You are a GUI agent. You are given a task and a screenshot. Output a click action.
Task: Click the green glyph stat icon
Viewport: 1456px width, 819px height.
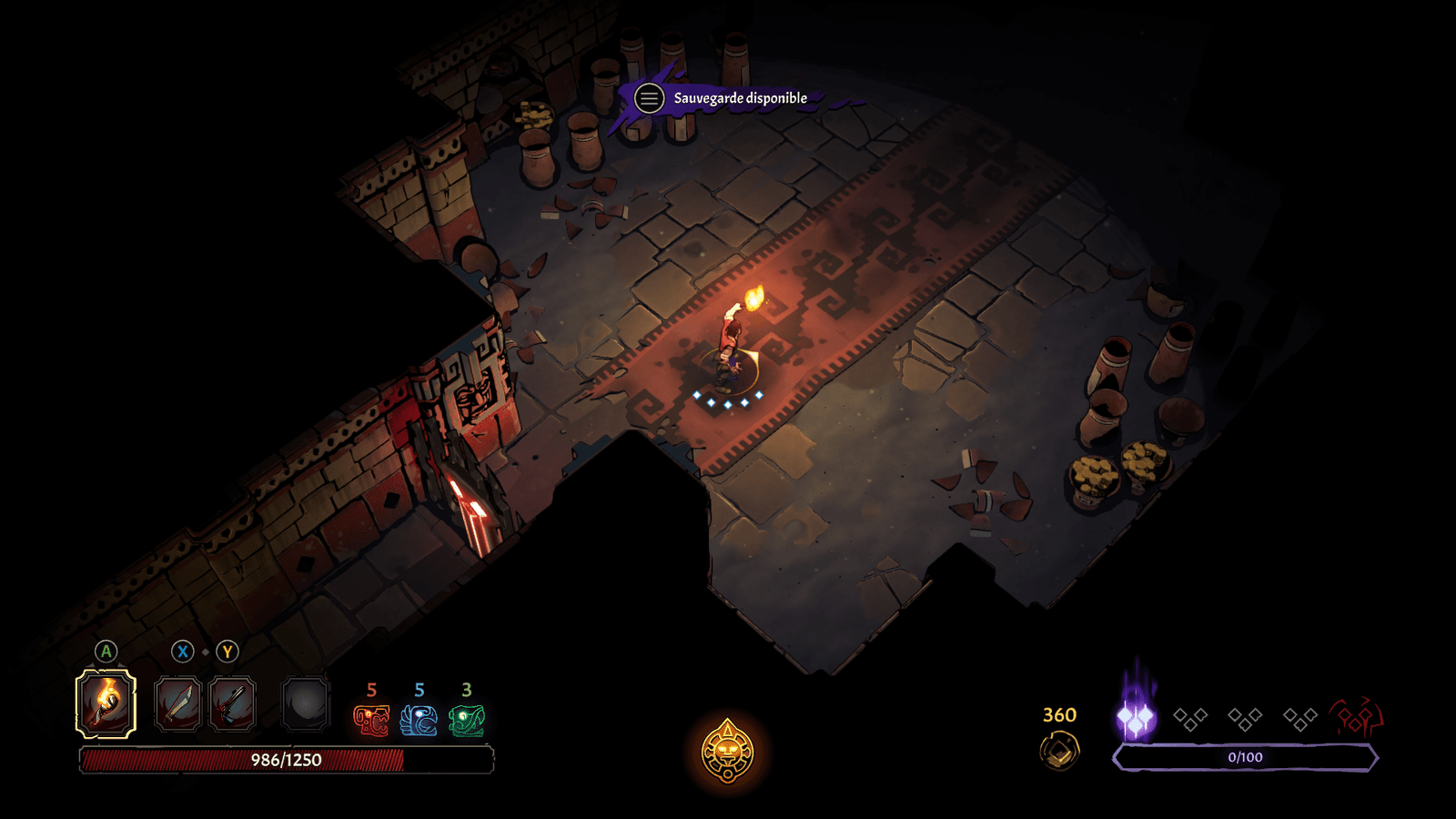pos(467,721)
